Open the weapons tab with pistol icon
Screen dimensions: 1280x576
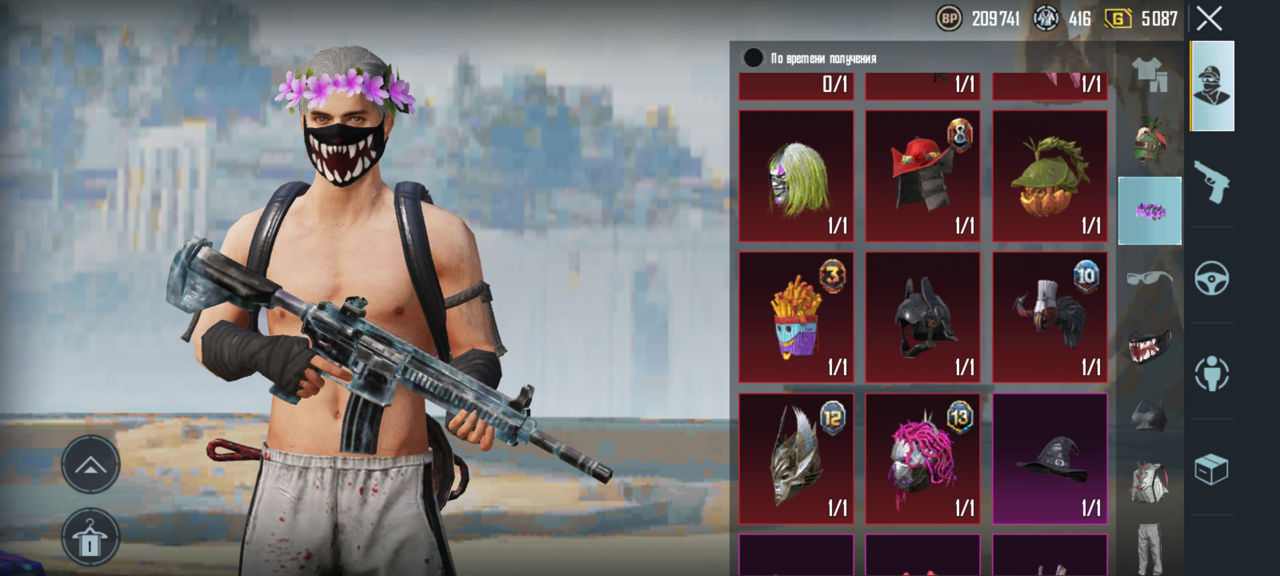[1211, 182]
